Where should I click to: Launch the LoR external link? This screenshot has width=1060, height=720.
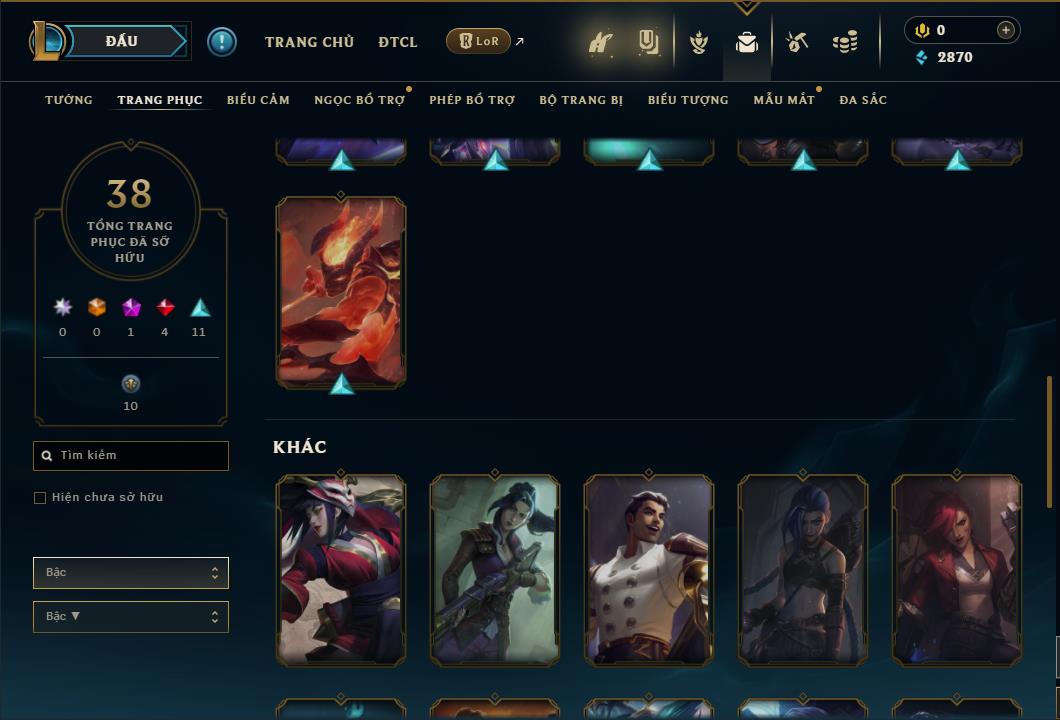click(485, 41)
